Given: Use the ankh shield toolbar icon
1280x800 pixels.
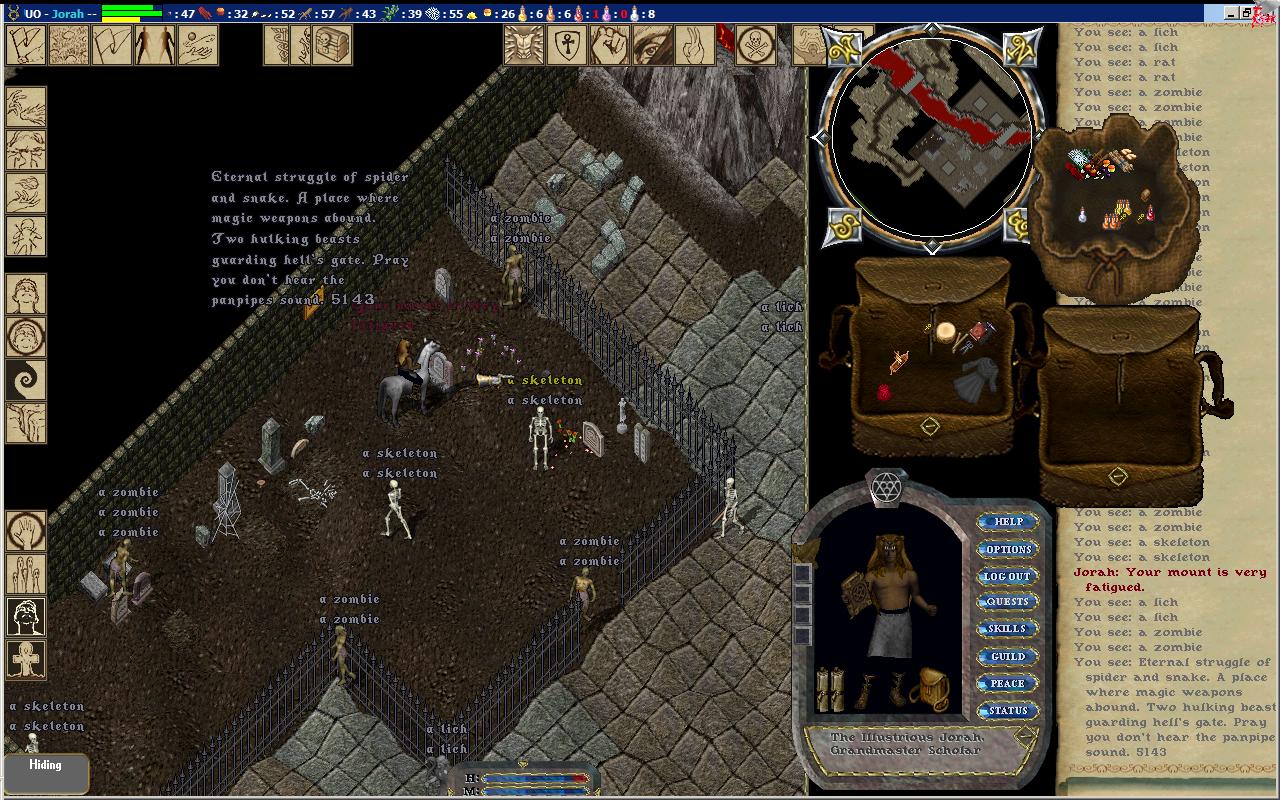Looking at the screenshot, I should [566, 45].
